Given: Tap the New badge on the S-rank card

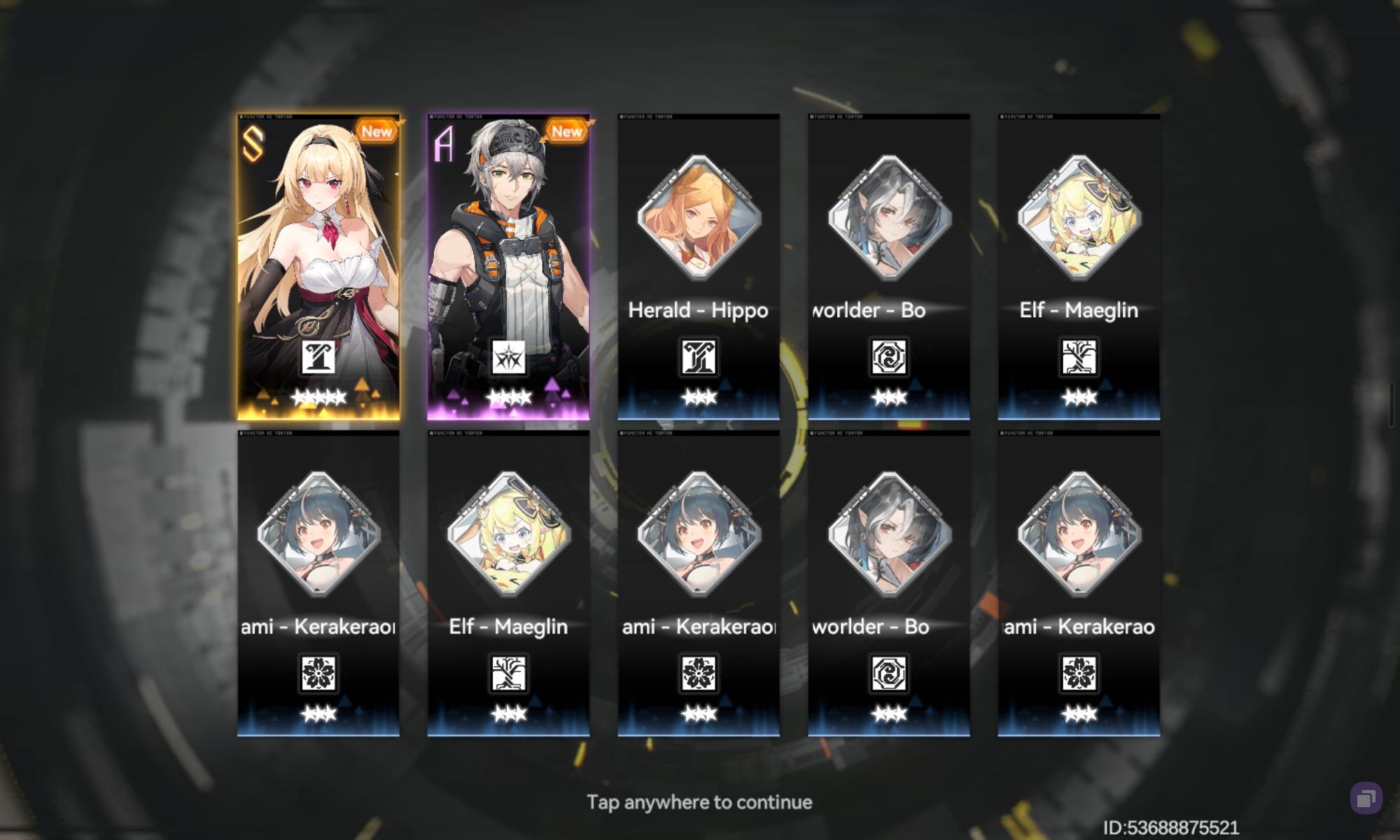Looking at the screenshot, I should (376, 132).
